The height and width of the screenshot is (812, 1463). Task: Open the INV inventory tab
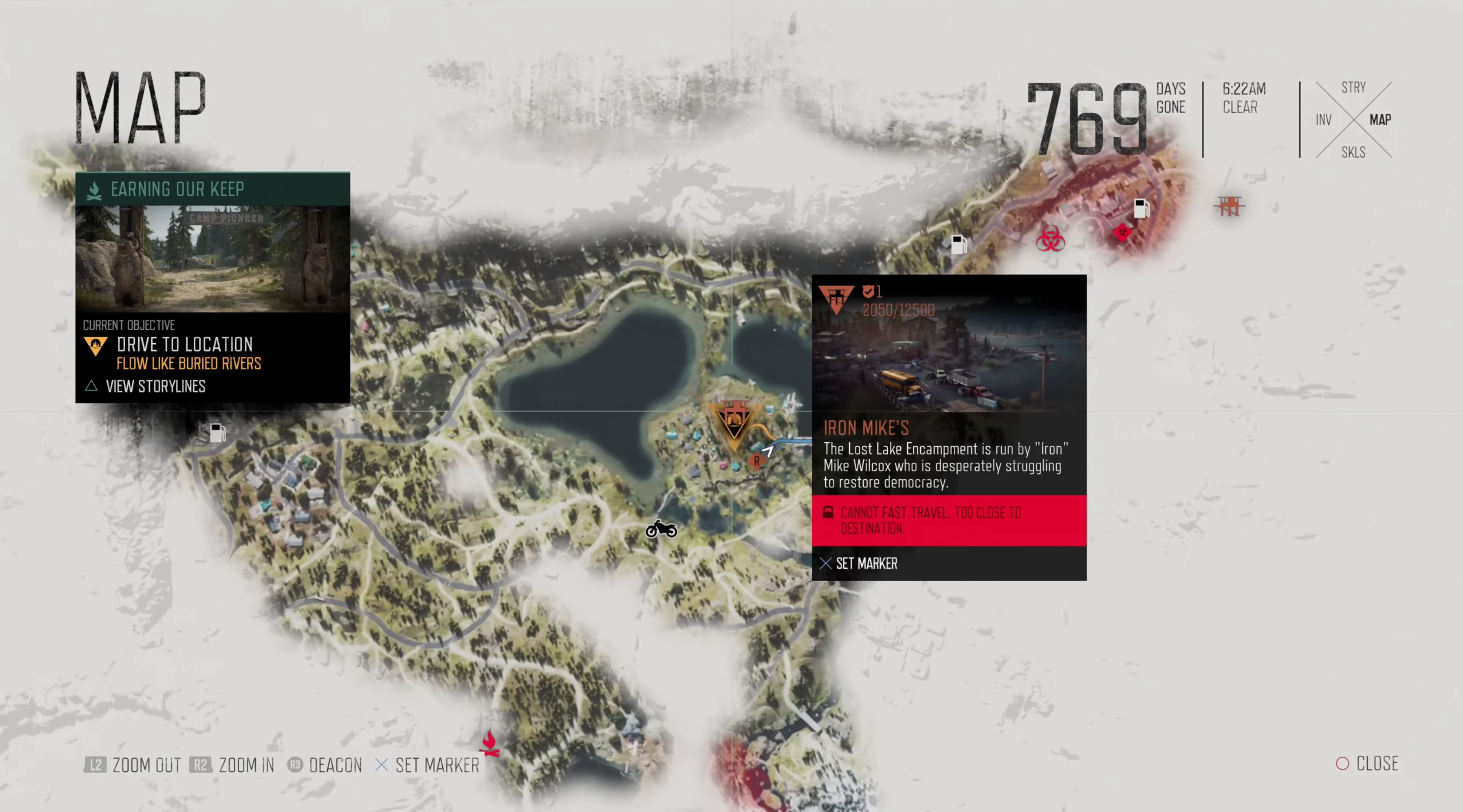click(1323, 120)
